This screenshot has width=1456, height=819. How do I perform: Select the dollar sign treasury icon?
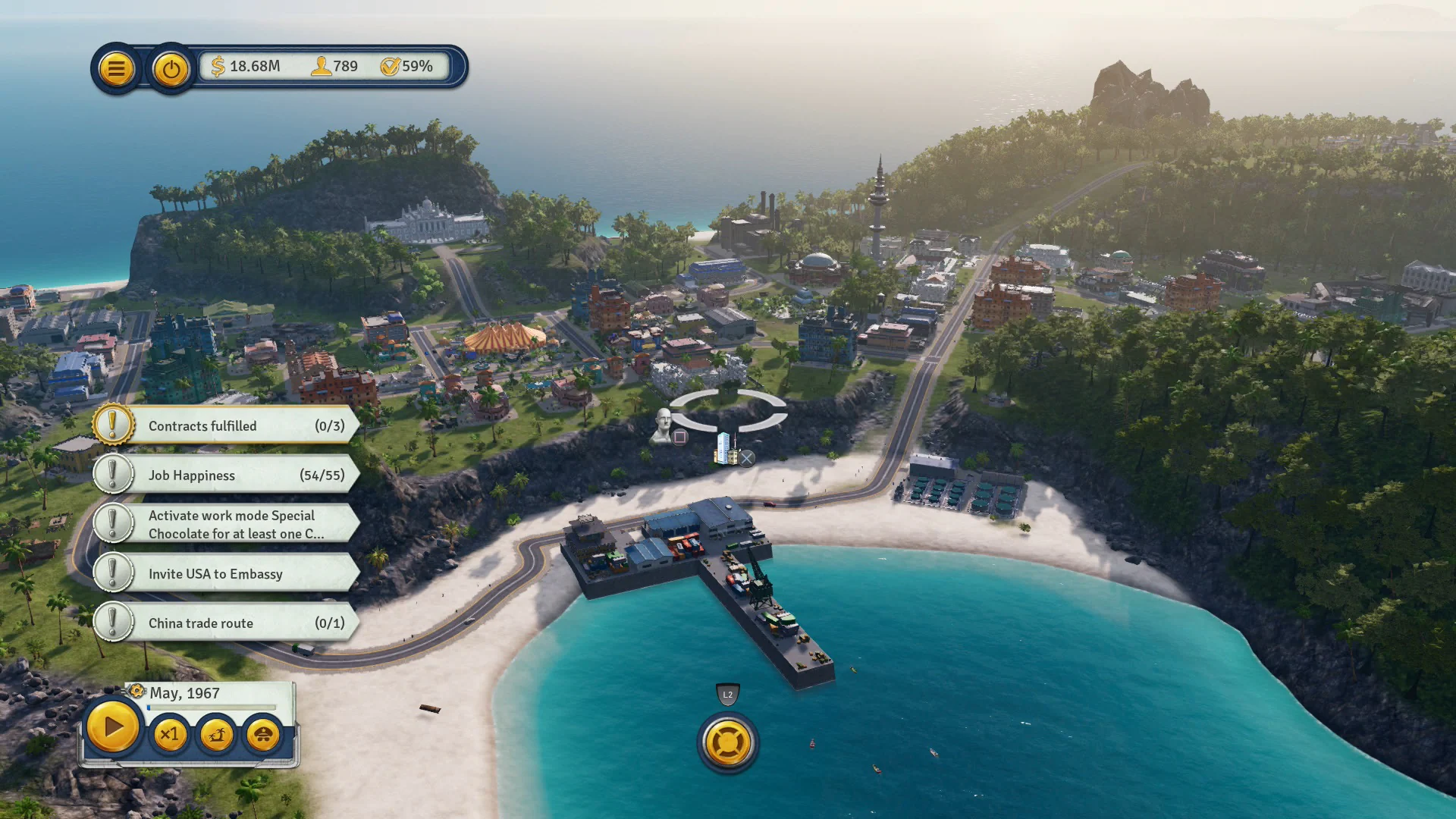tap(218, 67)
